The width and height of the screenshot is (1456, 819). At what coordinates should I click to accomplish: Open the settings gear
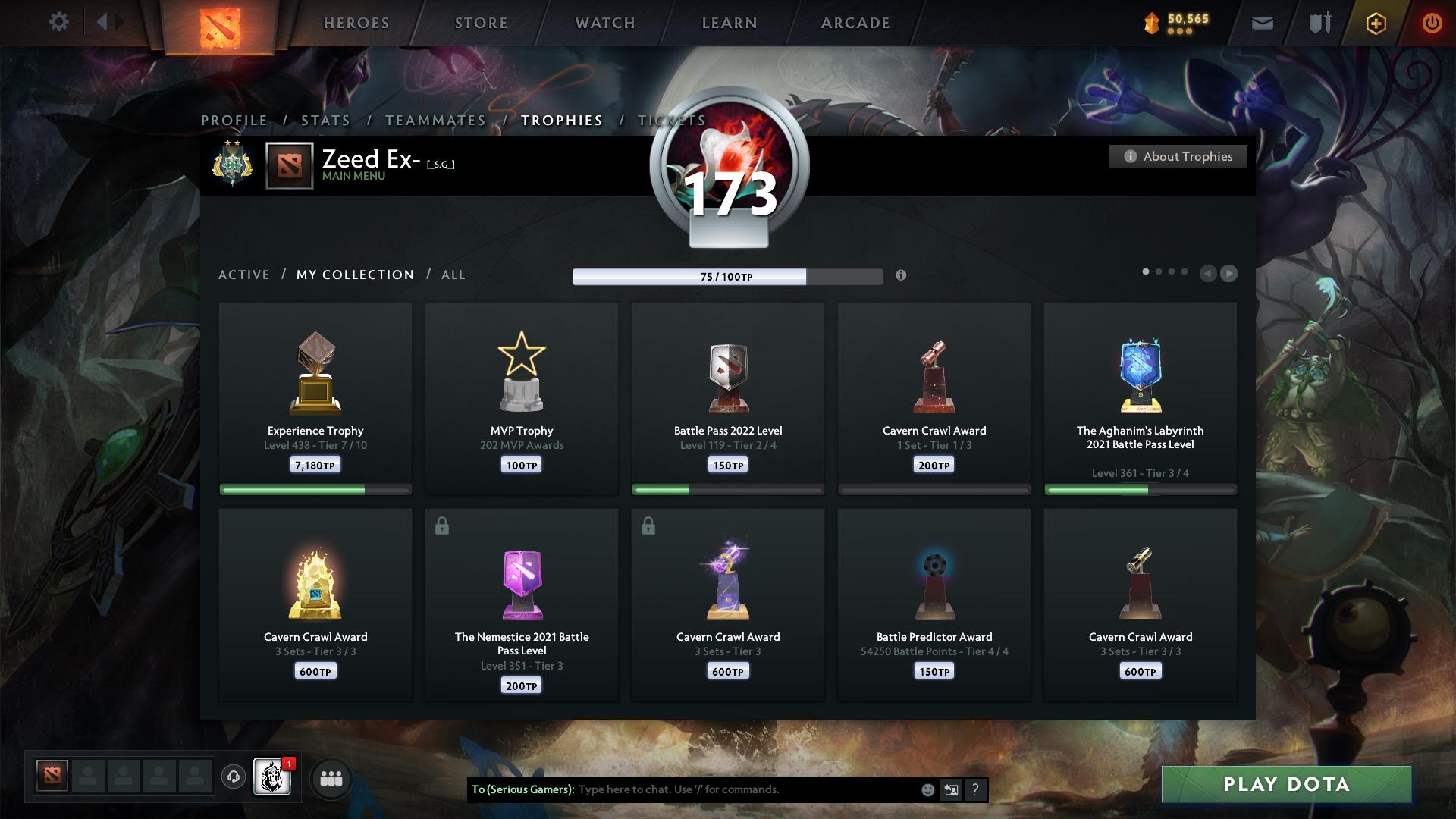58,22
